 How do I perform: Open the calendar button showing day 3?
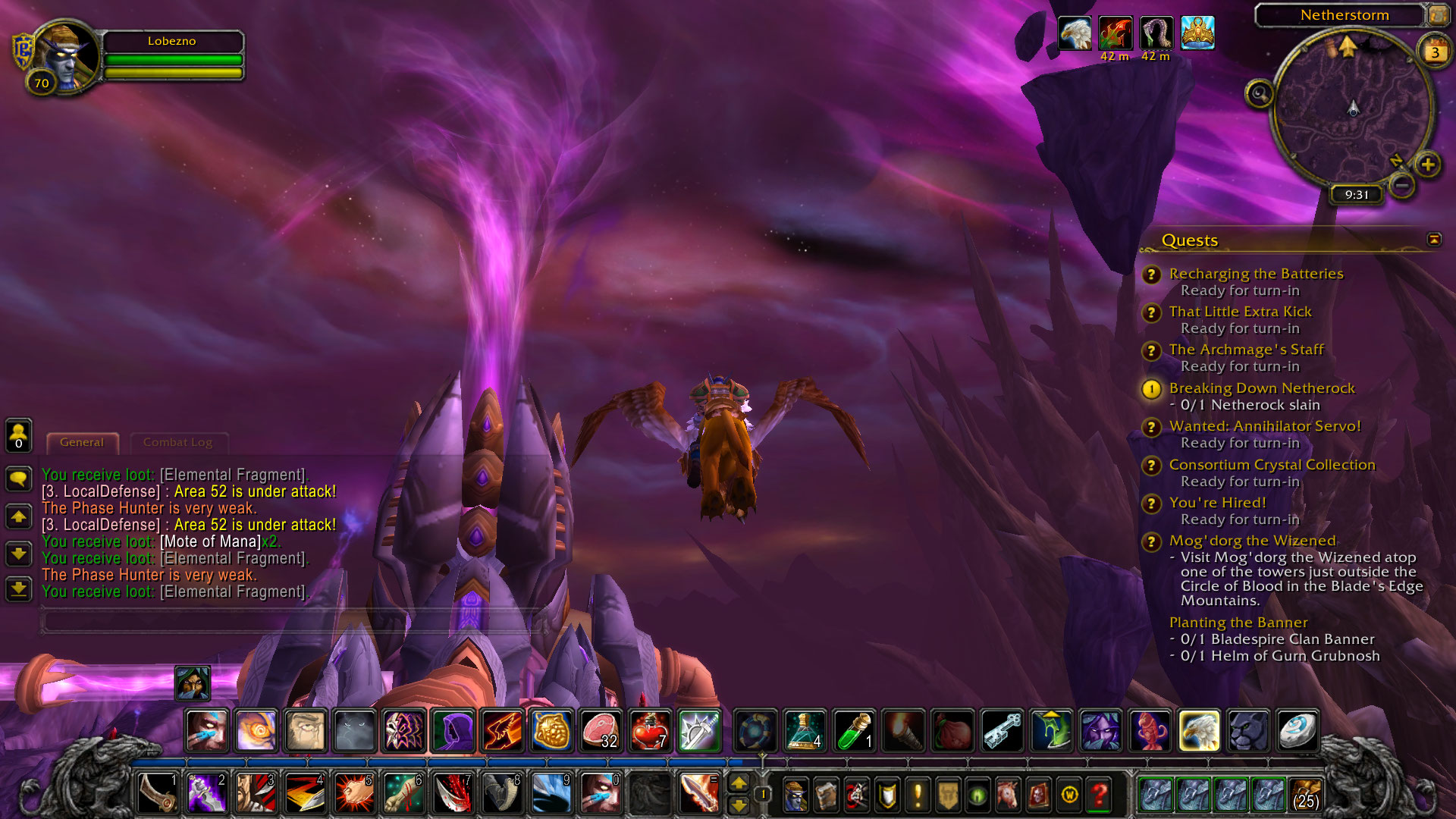(x=1435, y=52)
